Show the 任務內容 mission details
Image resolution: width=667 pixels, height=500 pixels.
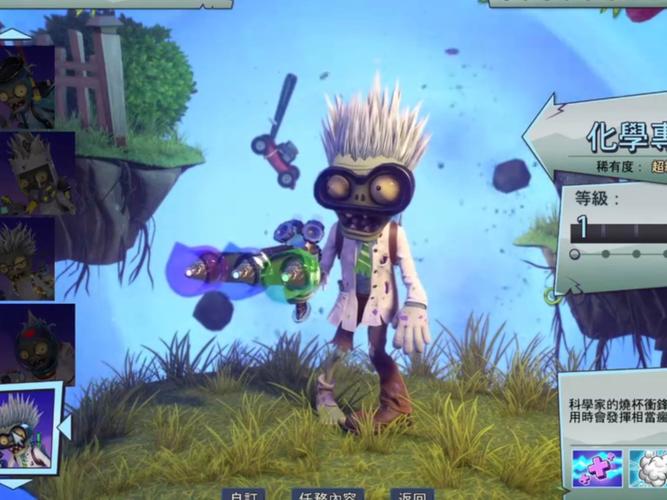[x=327, y=494]
